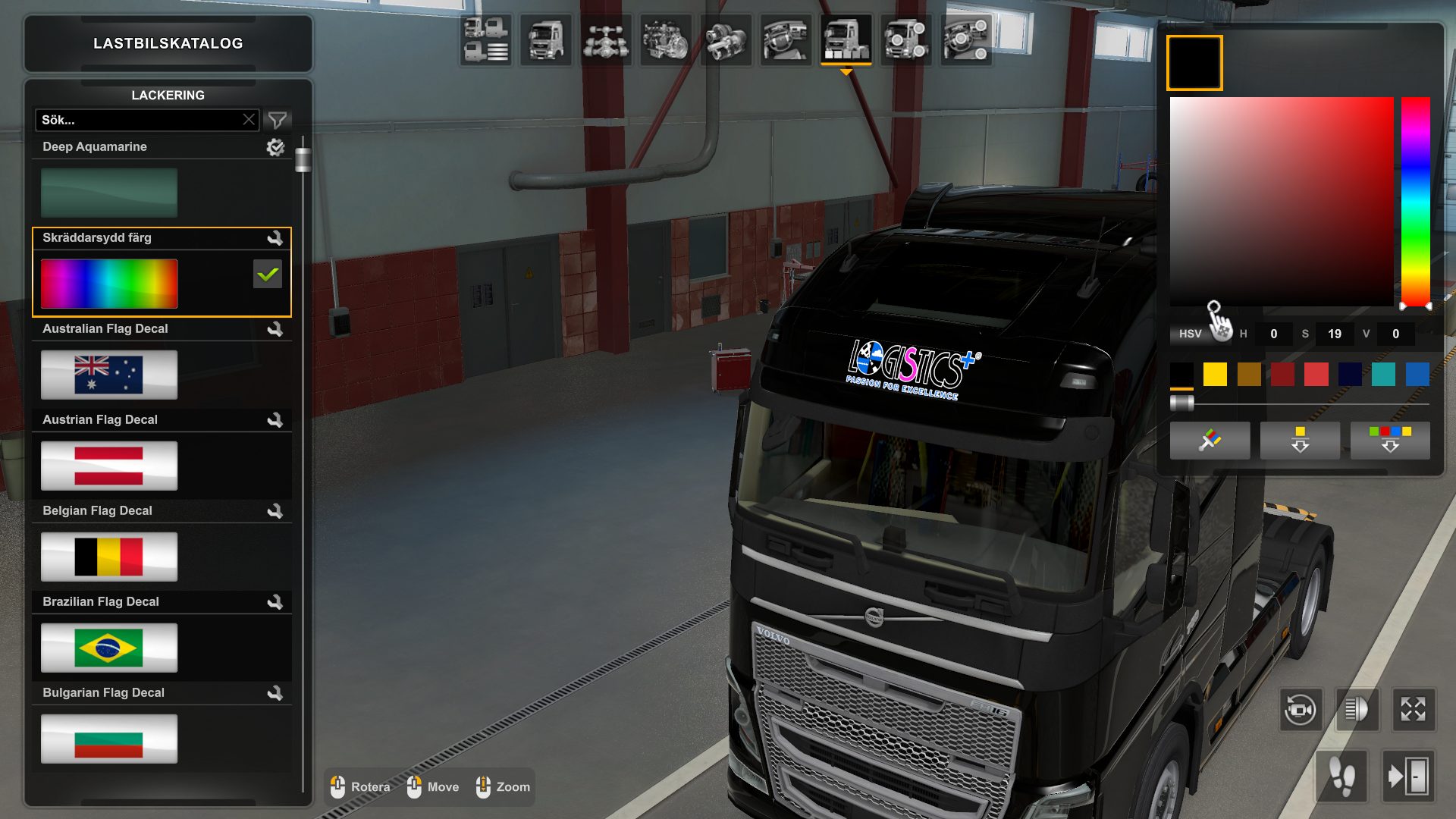Apply the random paint color button
This screenshot has width=1456, height=819.
point(1210,440)
